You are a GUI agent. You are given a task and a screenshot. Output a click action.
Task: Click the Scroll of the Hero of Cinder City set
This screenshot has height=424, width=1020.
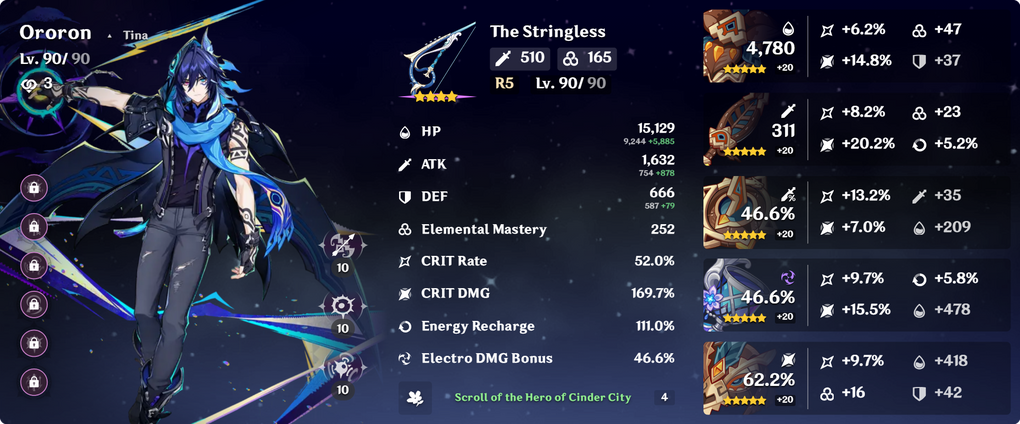(543, 397)
